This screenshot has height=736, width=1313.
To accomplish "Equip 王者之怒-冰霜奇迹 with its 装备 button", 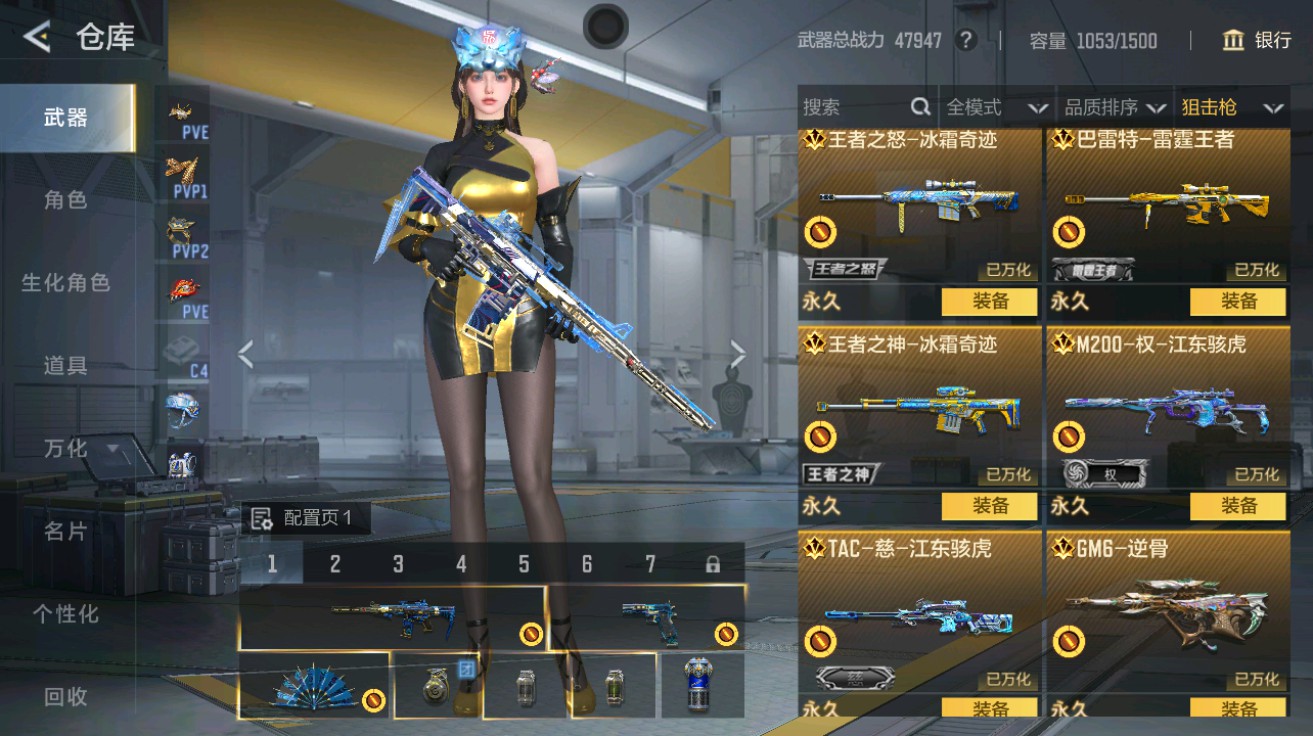I will (x=991, y=301).
